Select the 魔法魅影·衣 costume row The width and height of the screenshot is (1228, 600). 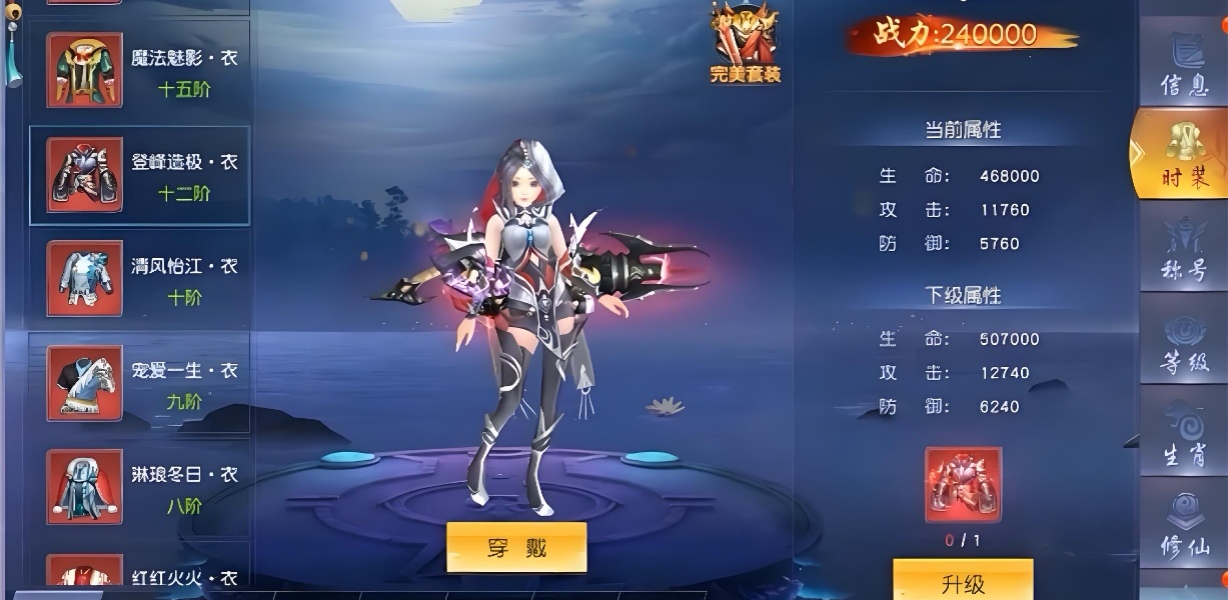tap(140, 72)
